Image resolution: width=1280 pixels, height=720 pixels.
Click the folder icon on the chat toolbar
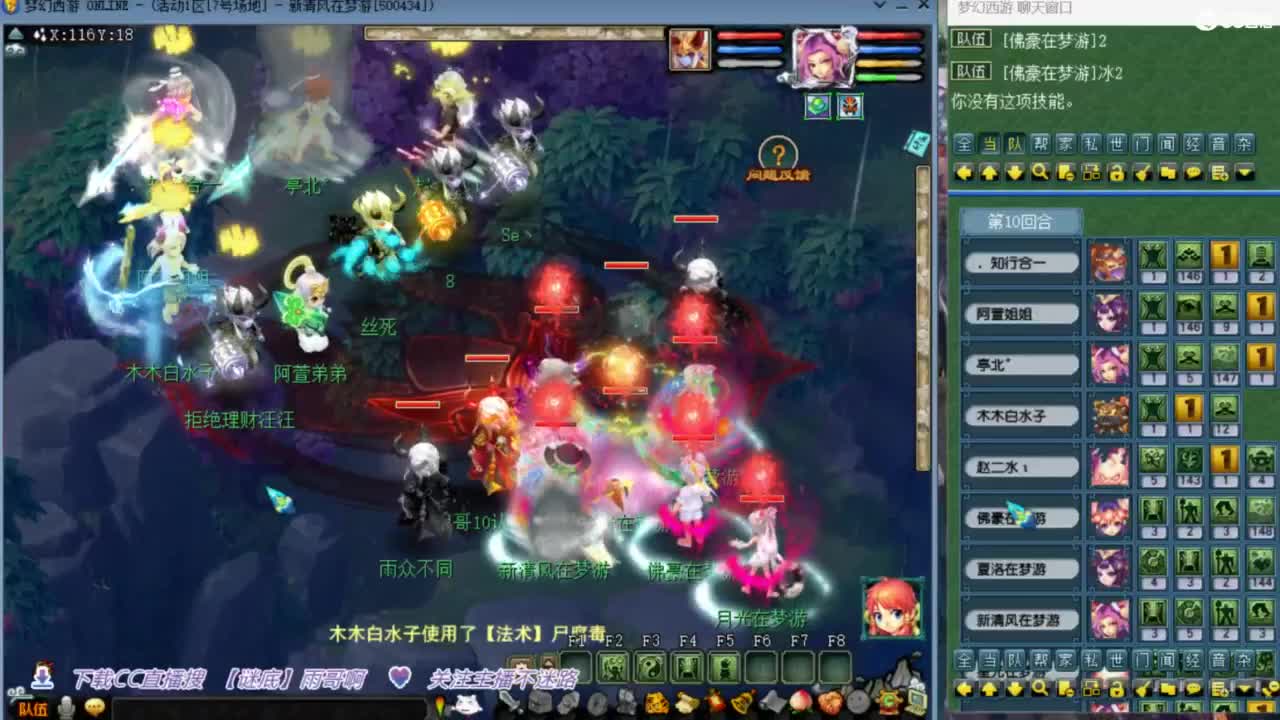tap(1167, 174)
